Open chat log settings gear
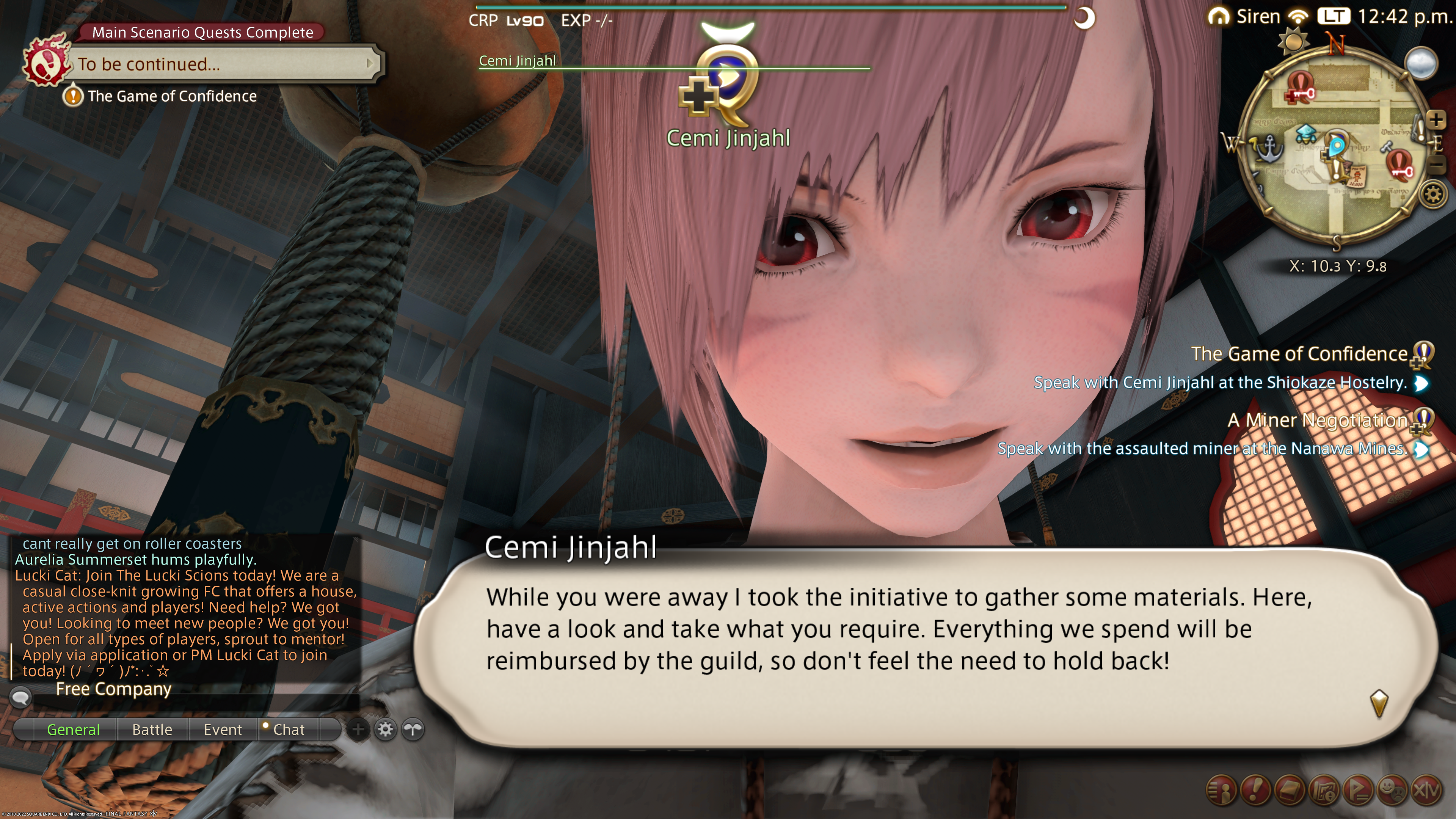Viewport: 1456px width, 819px height. point(386,729)
